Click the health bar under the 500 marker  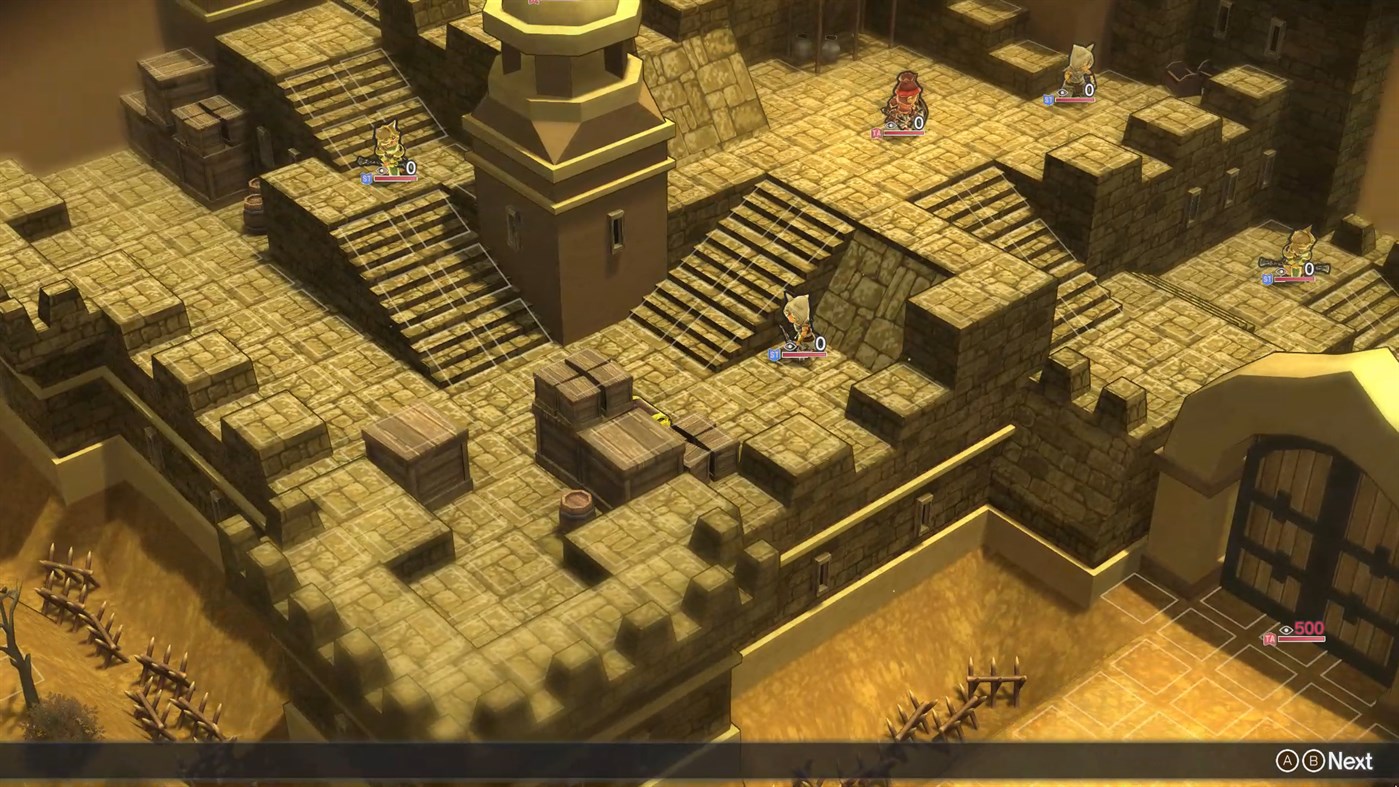(1301, 639)
